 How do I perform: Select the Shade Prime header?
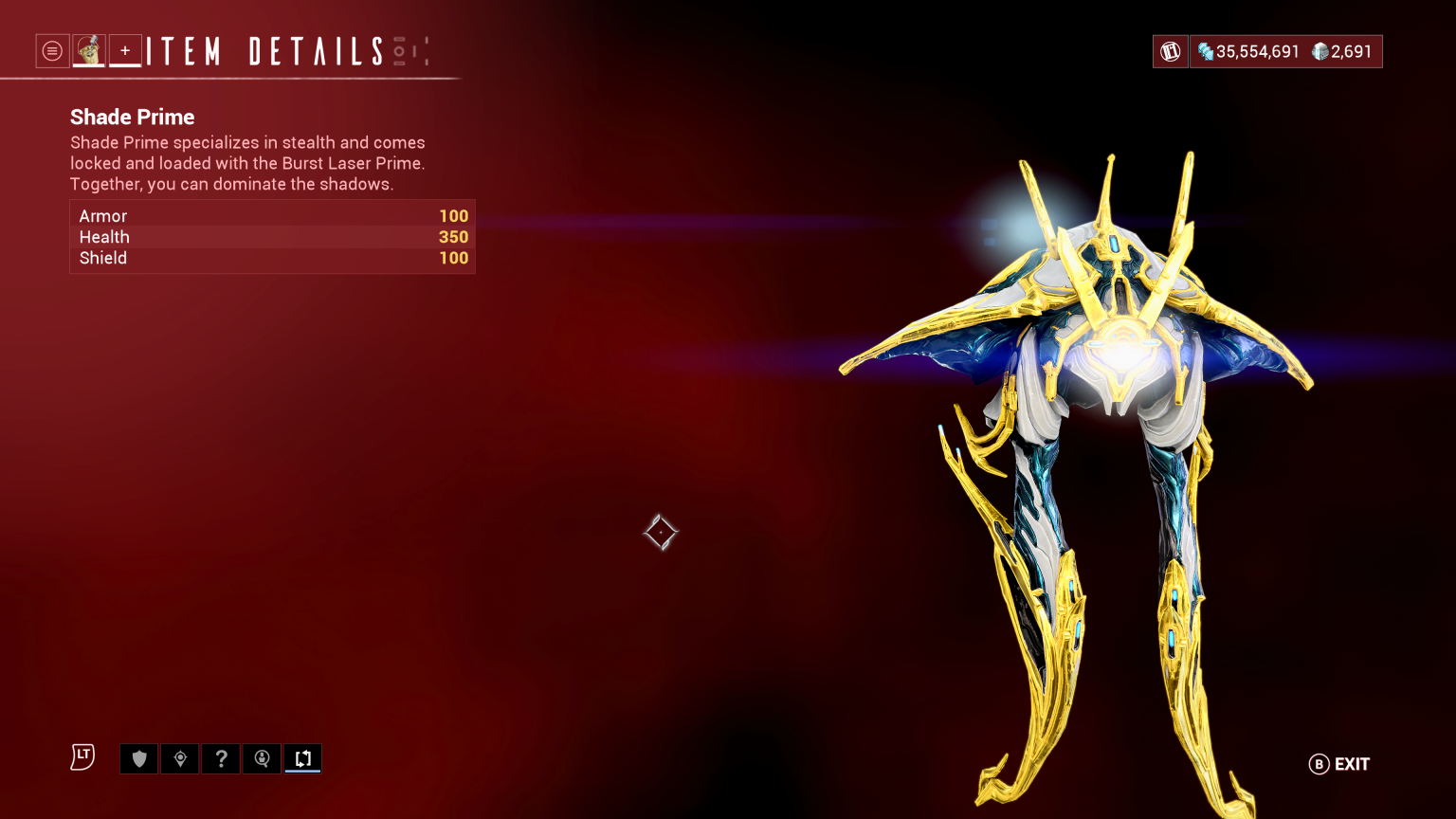point(132,117)
